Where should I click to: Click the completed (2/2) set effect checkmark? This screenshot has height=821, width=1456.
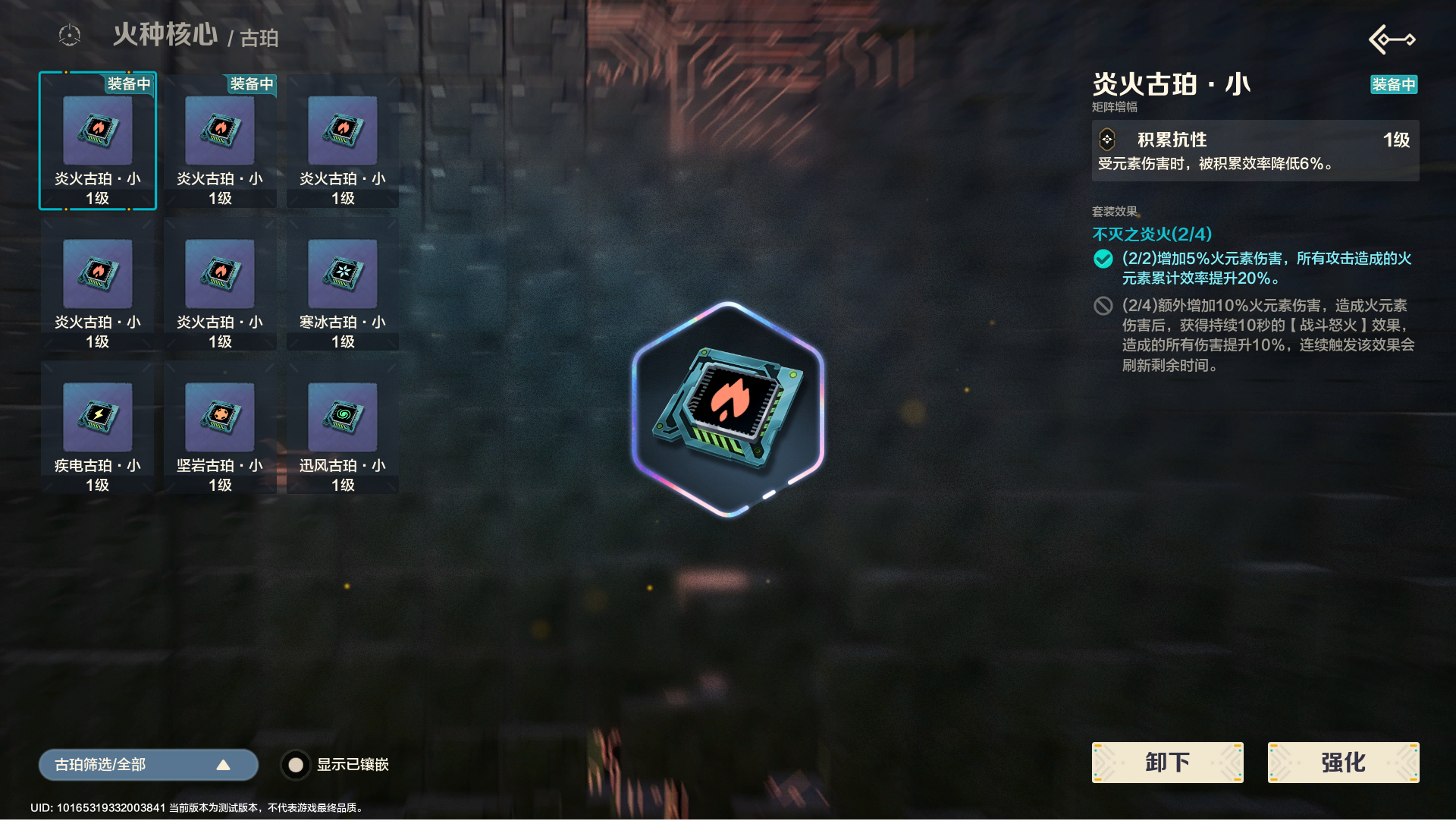click(1104, 259)
